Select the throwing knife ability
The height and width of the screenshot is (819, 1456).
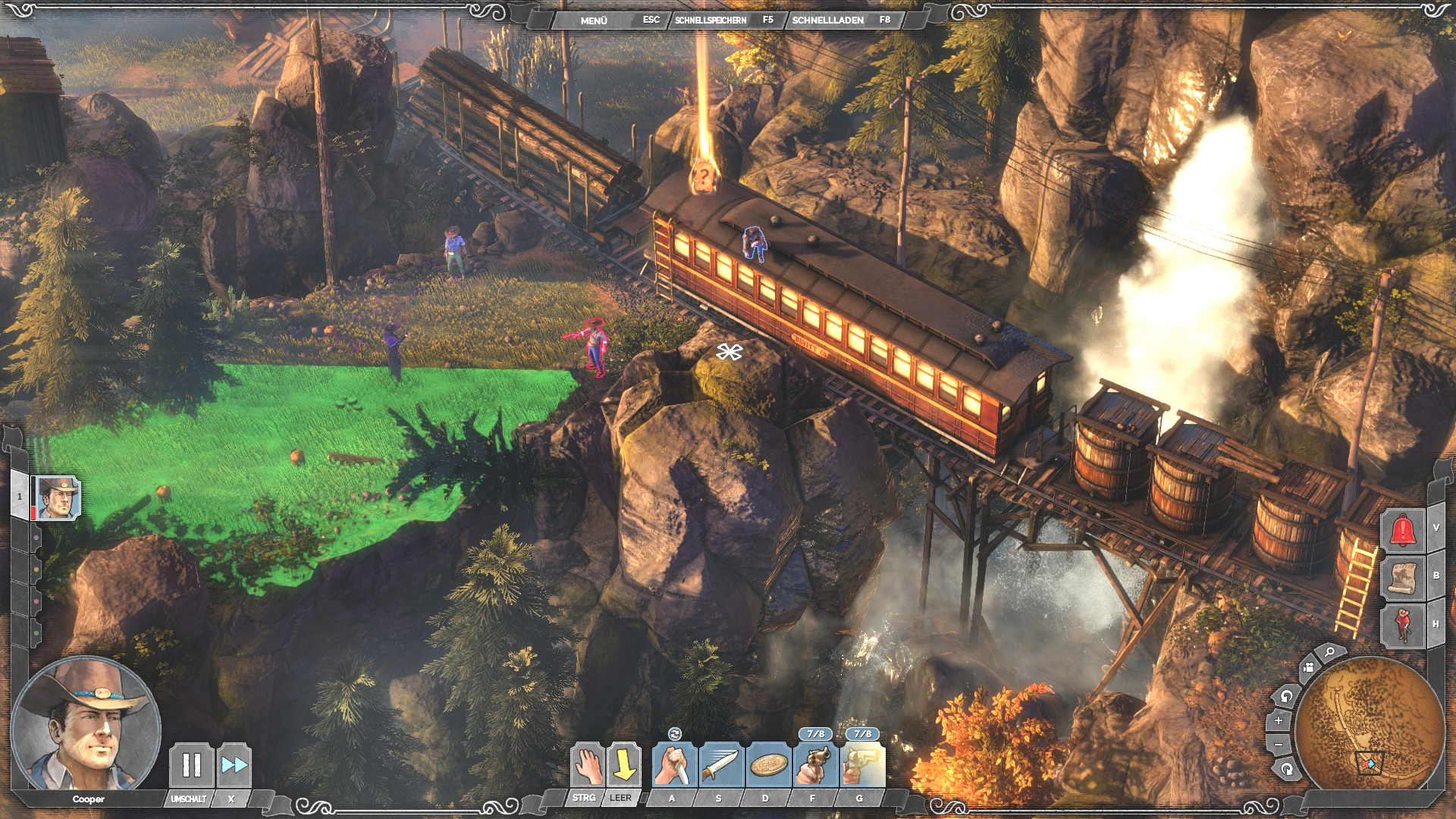coord(720,765)
